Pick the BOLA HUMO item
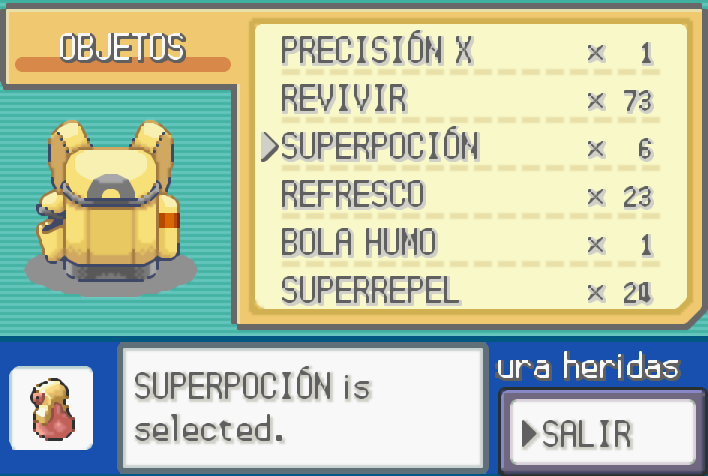The width and height of the screenshot is (708, 476). click(358, 243)
